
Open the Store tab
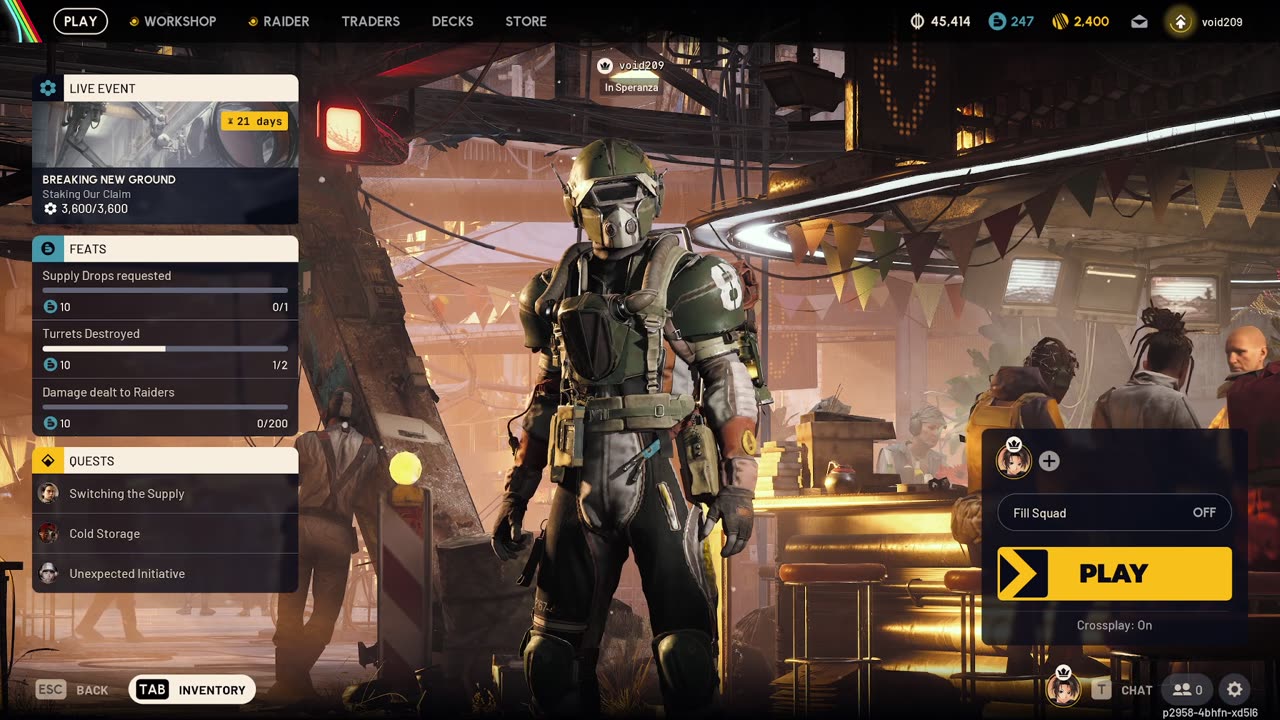point(526,21)
